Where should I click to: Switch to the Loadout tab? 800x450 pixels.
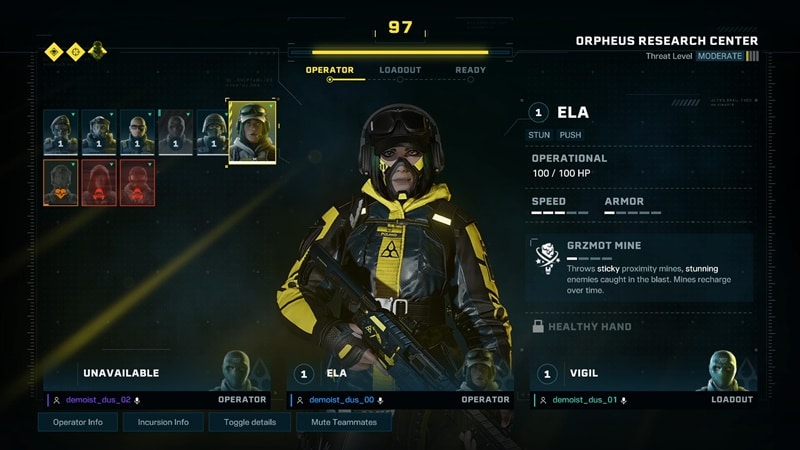[x=400, y=70]
